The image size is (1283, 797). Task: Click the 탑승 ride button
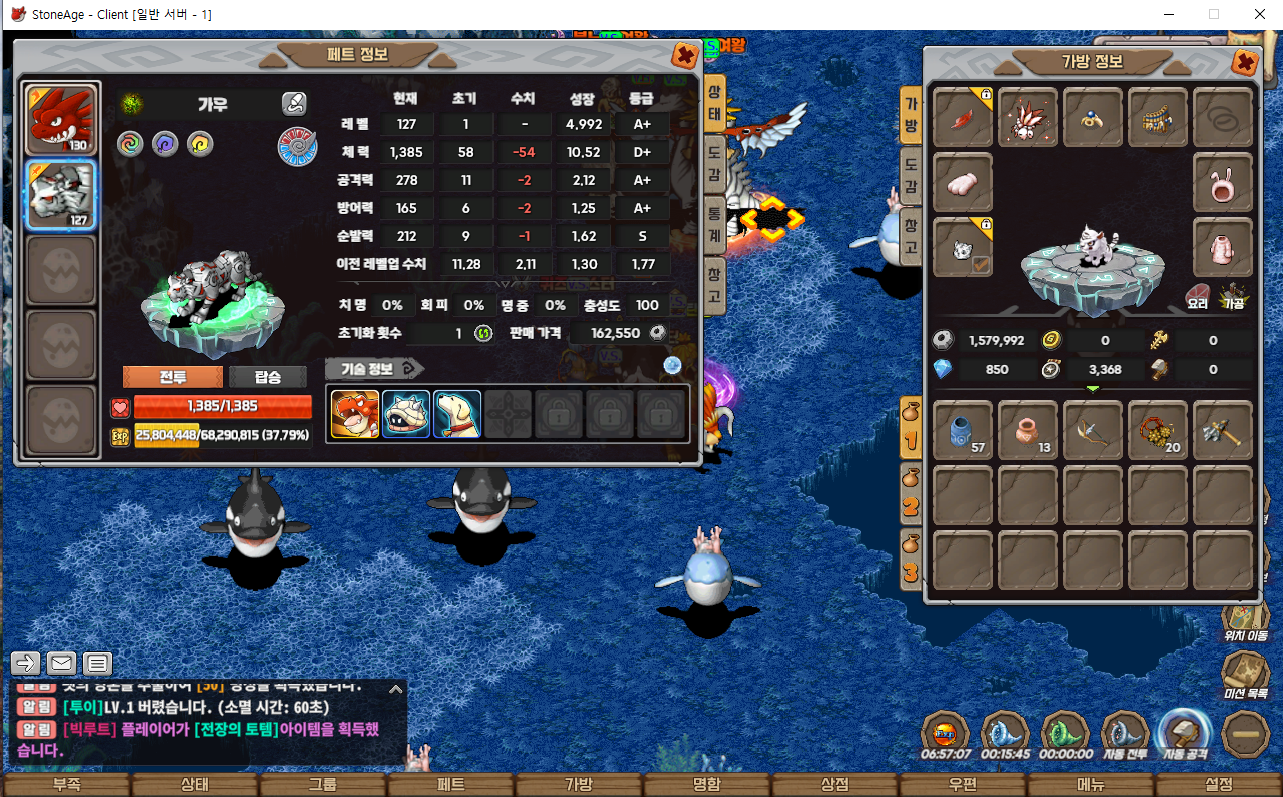click(267, 377)
